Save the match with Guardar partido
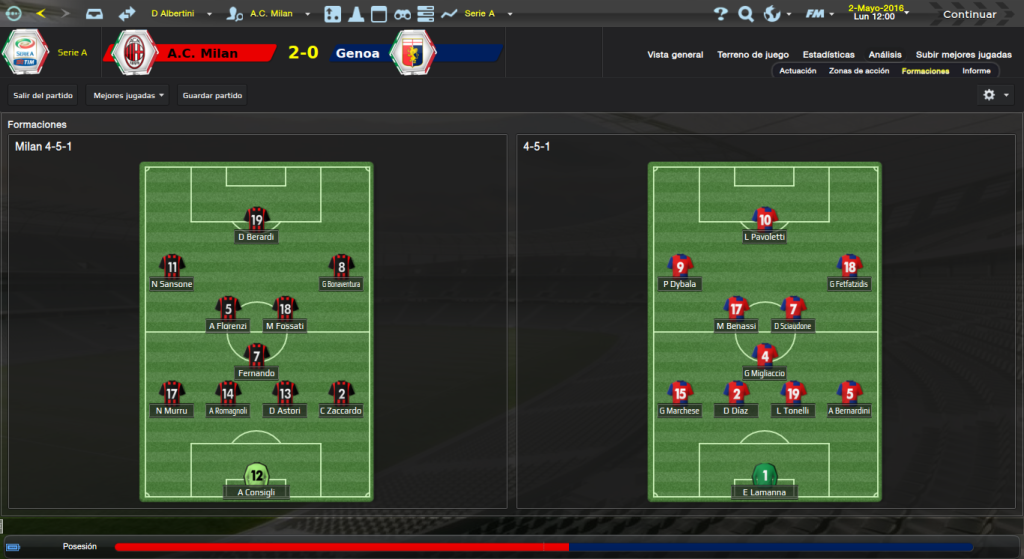Screen dimensions: 1024x559 click(x=212, y=95)
